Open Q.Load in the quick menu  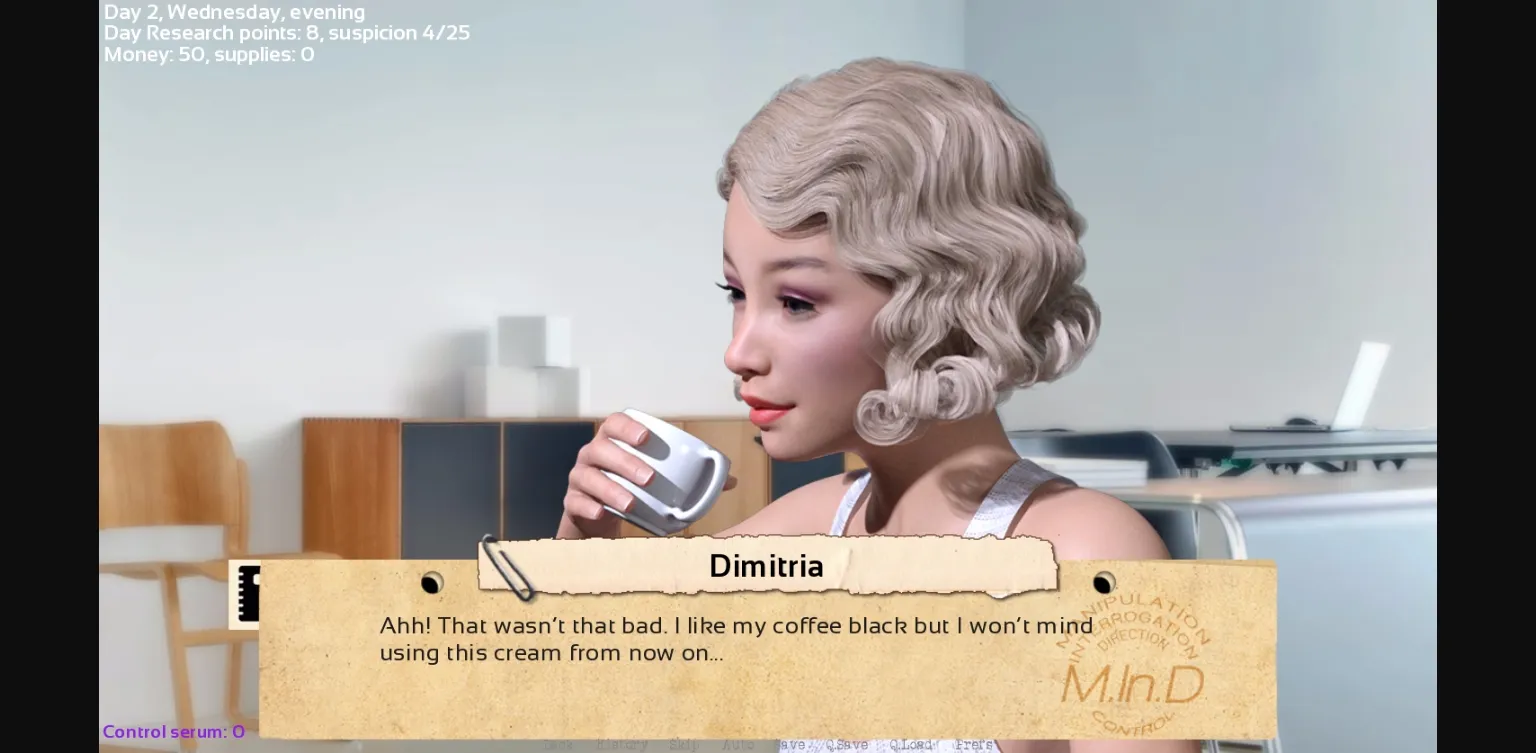click(x=910, y=745)
